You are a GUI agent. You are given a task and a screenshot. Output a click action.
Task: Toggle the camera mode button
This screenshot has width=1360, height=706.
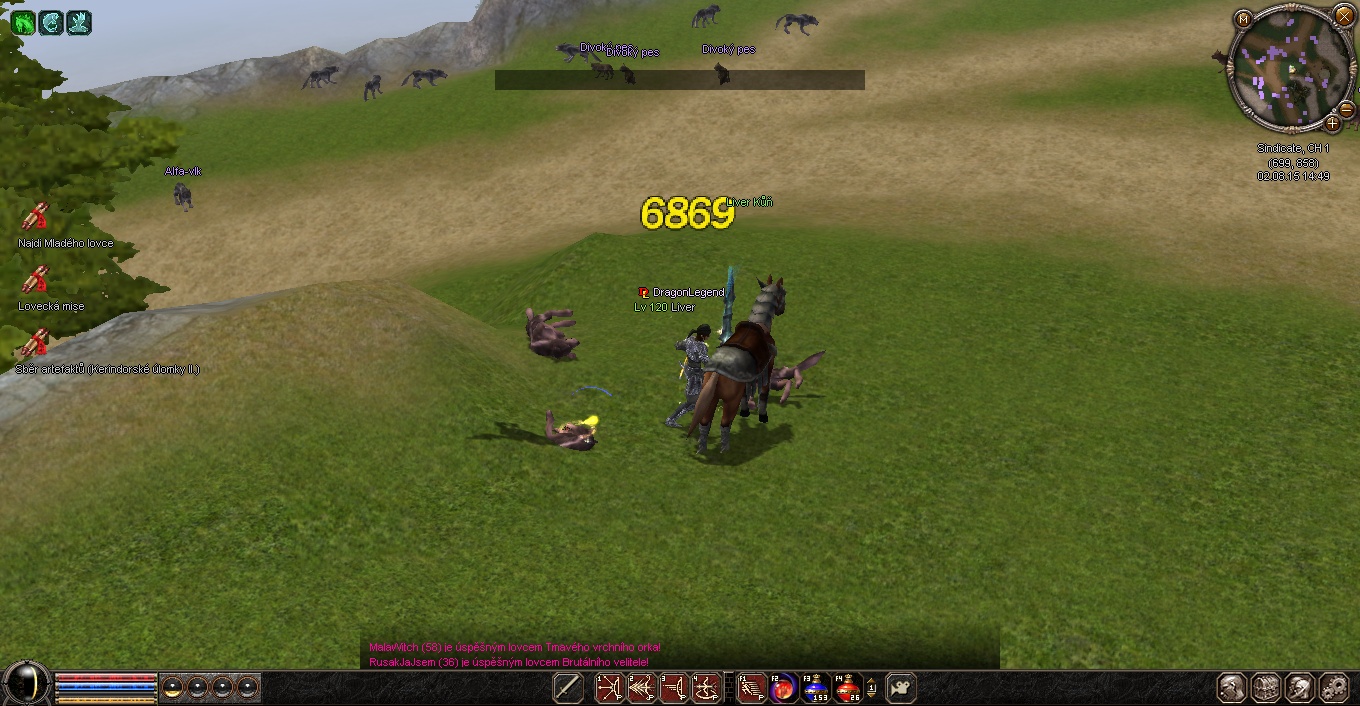pos(901,688)
